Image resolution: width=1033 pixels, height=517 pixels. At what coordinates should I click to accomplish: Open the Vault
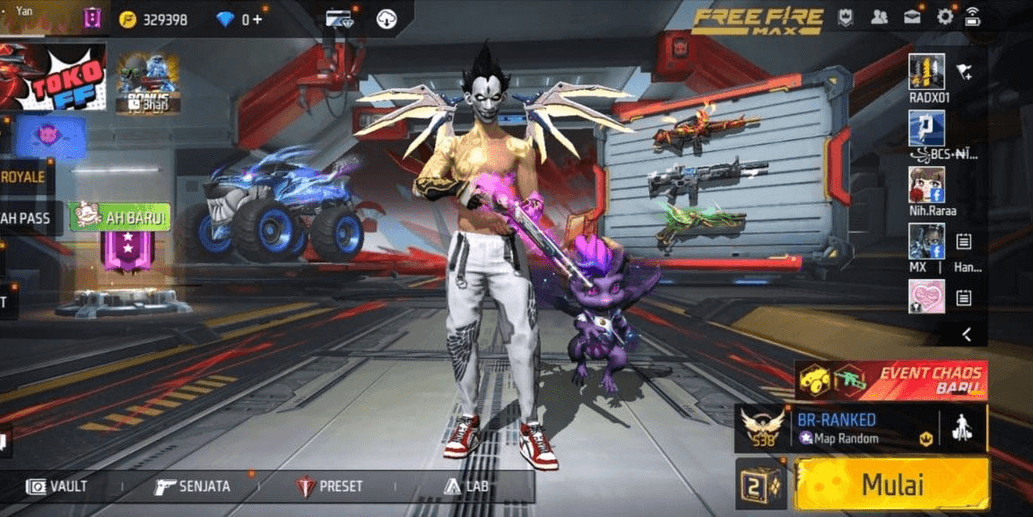(x=59, y=487)
